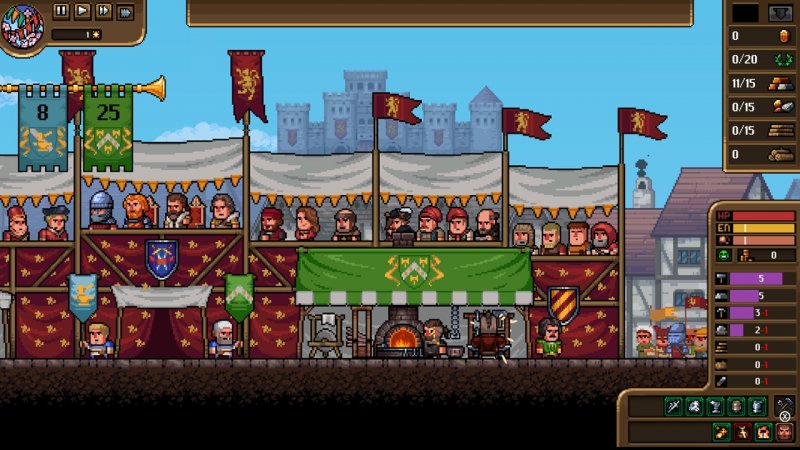Set game speed to normal play
The image size is (800, 450).
pos(82,11)
